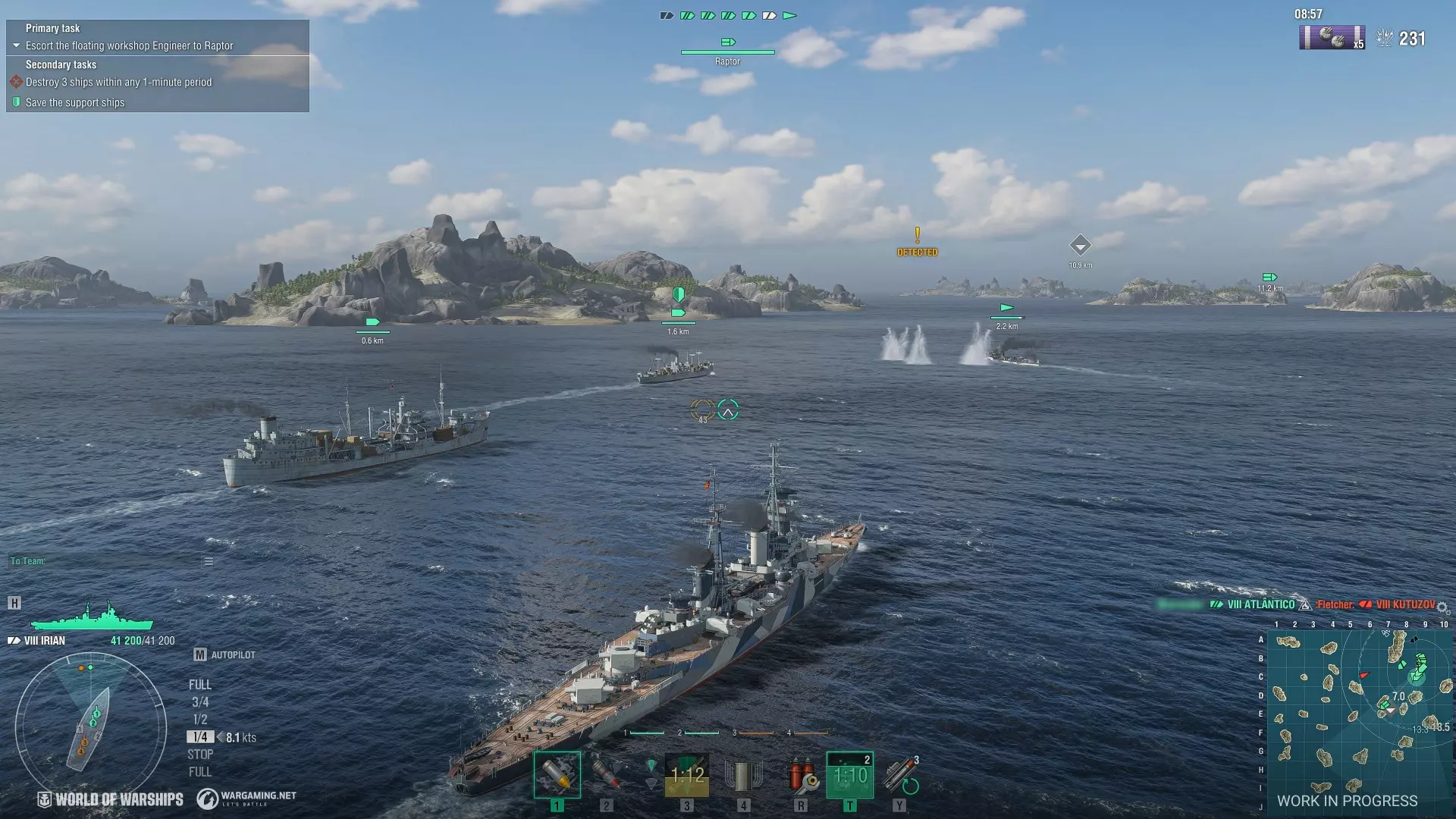Screen dimensions: 1456x819
Task: Select the depth charge barrel weapon slot
Action: tap(743, 775)
